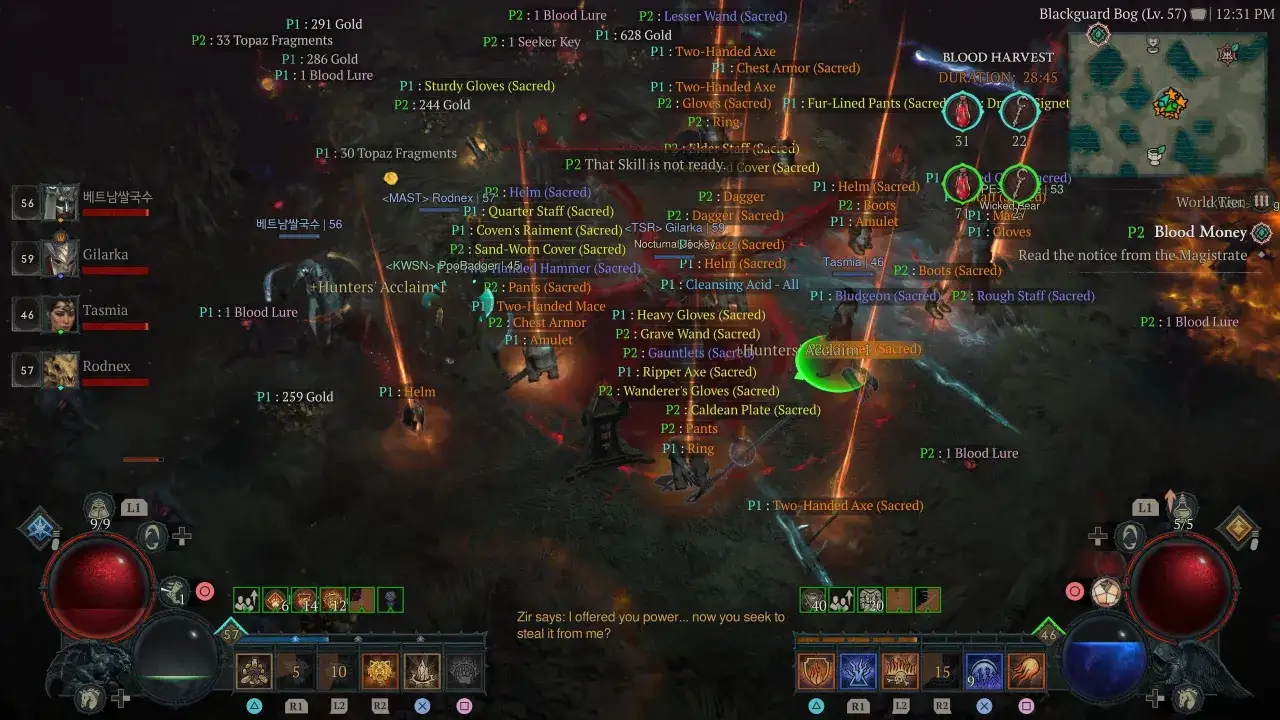Viewport: 1280px width, 720px height.
Task: Select the Teleport skill showing 9 charges
Action: point(982,670)
